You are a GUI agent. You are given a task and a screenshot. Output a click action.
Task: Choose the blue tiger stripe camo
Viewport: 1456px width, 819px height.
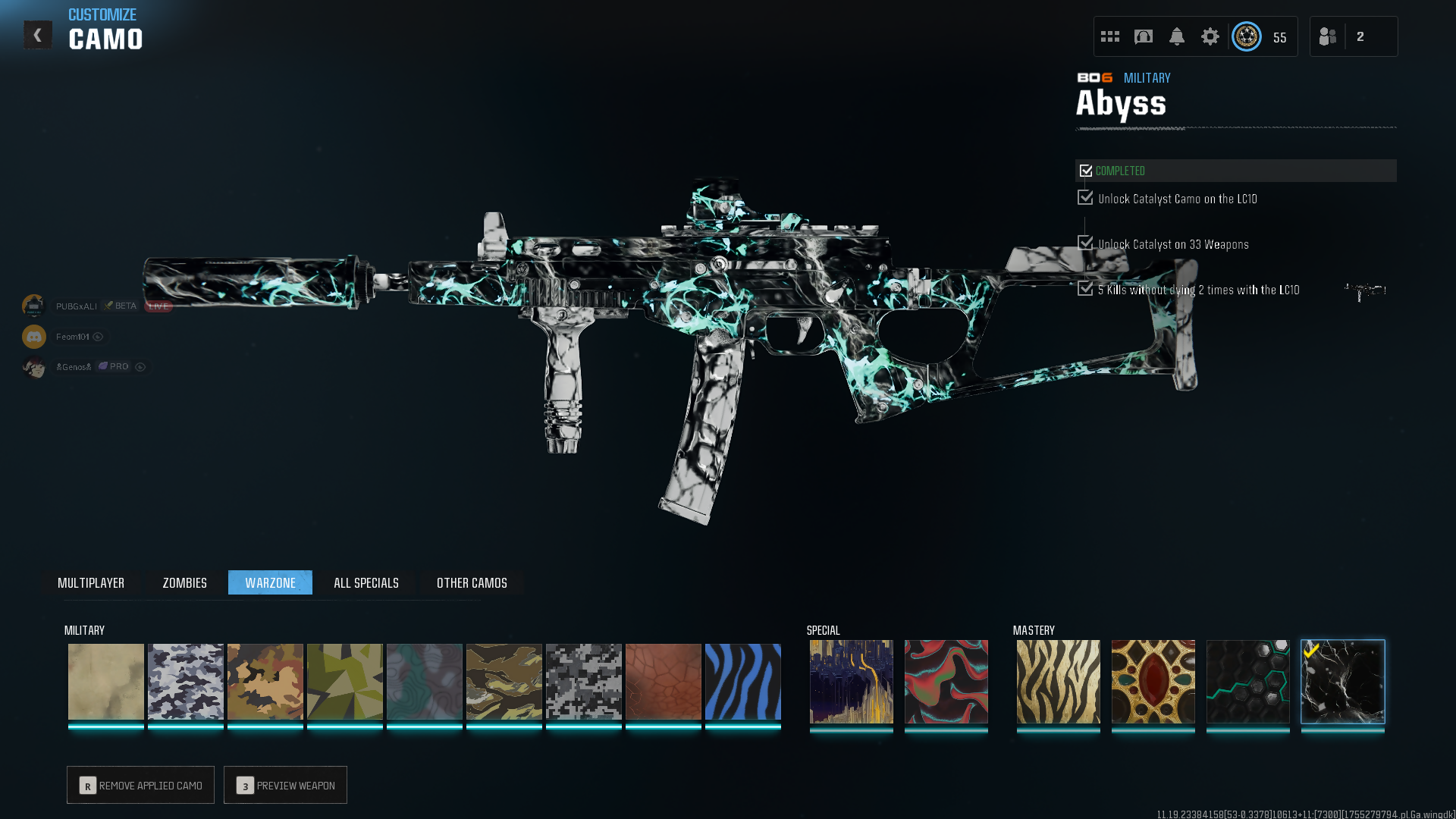click(x=742, y=682)
